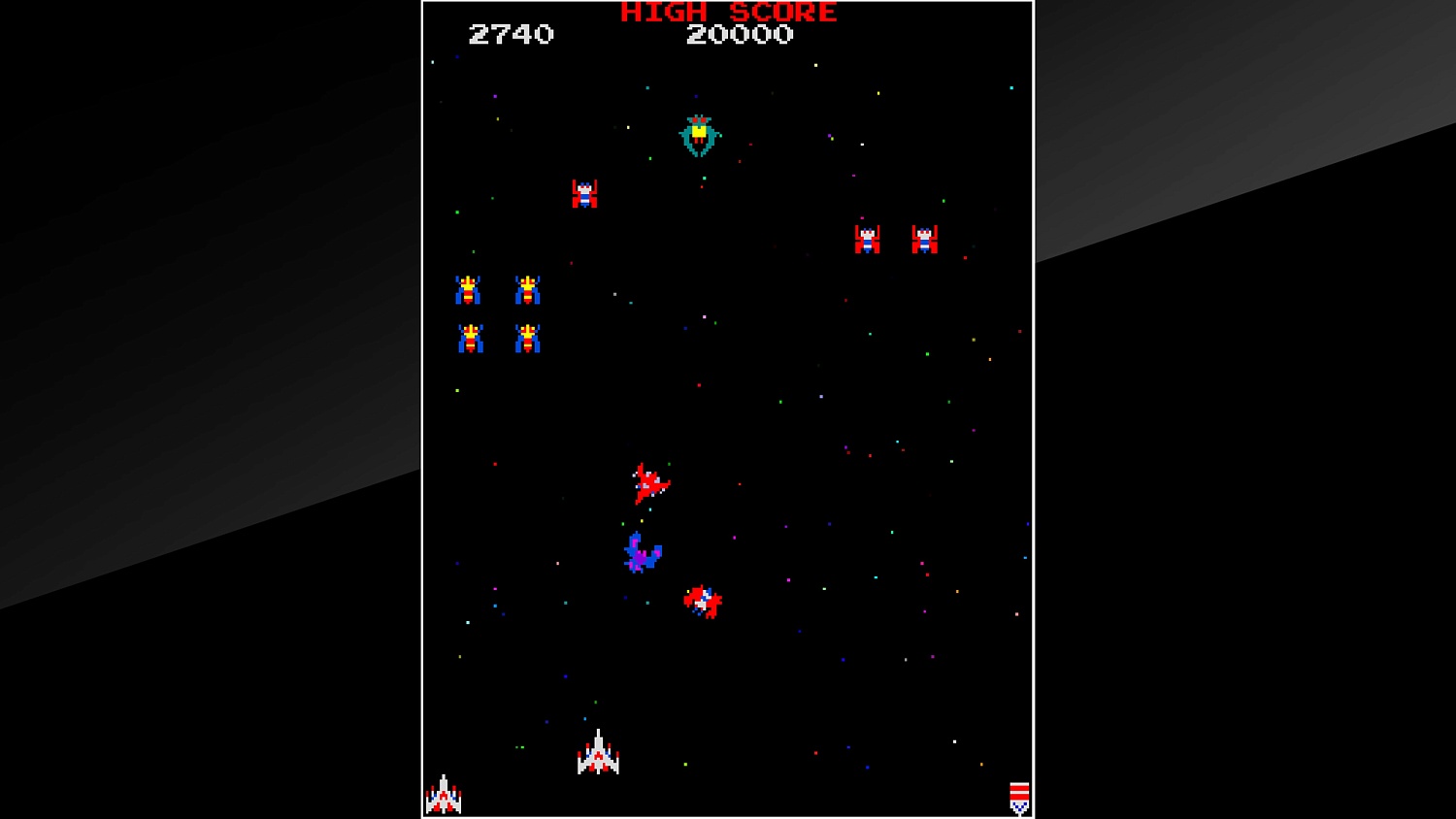This screenshot has height=819, width=1456.
Task: Select the upper right bee of the left cluster
Action: pos(527,287)
